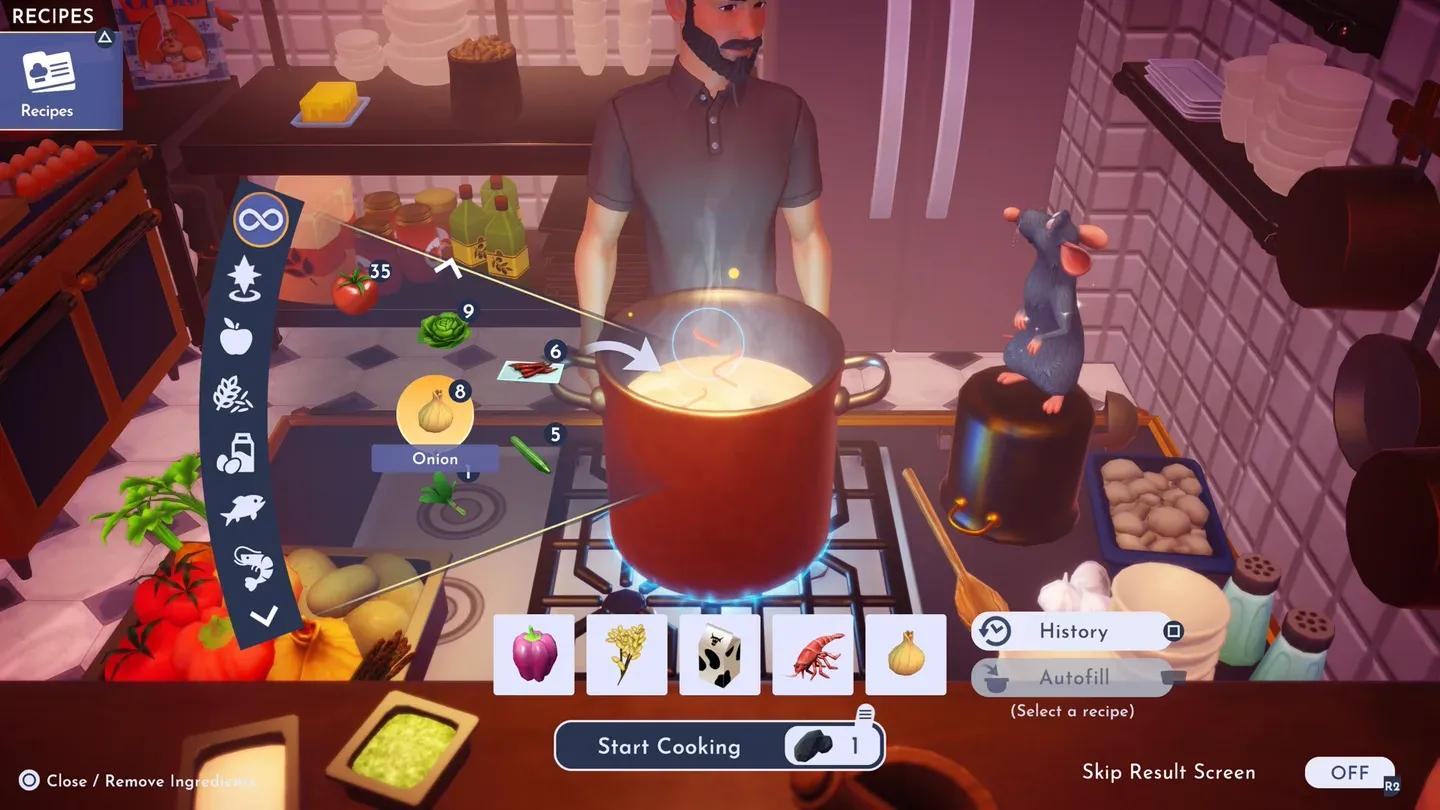Screen dimensions: 1440x810
Task: Collapse the Recipes panel chevron
Action: point(105,36)
